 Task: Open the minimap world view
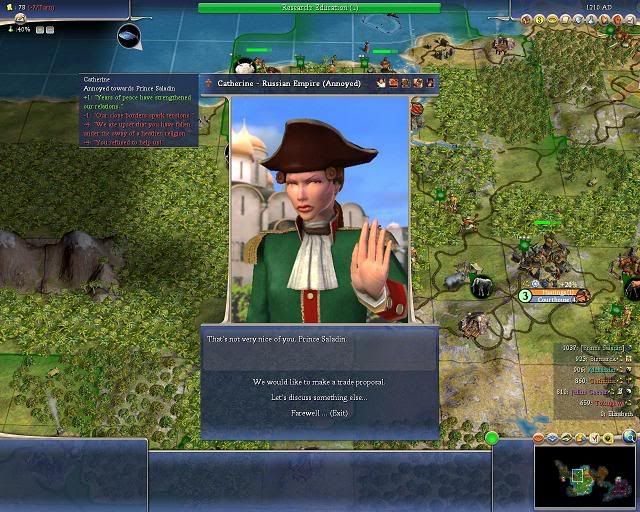pos(586,477)
